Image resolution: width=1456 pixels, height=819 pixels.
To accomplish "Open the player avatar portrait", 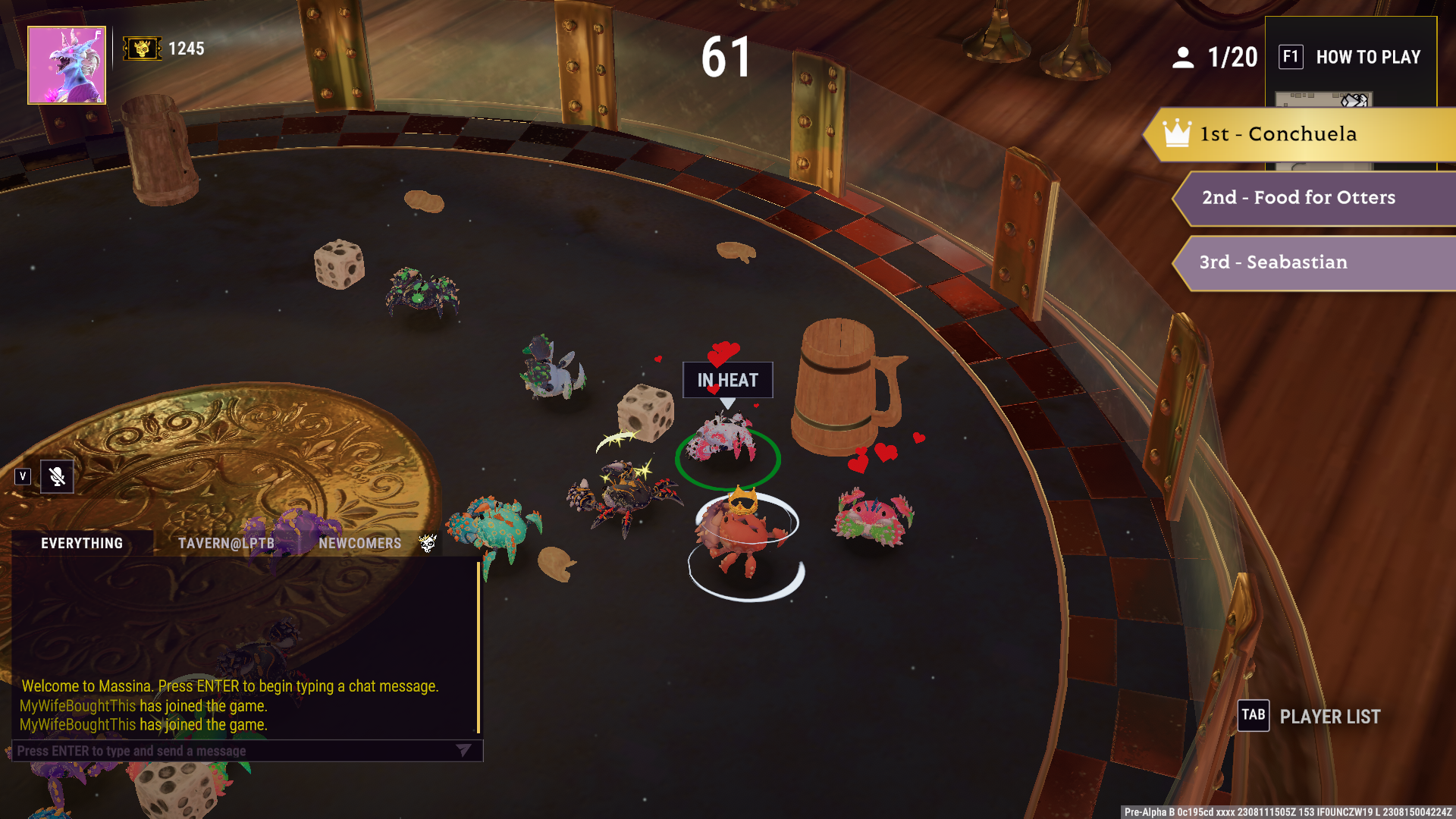I will (x=67, y=65).
